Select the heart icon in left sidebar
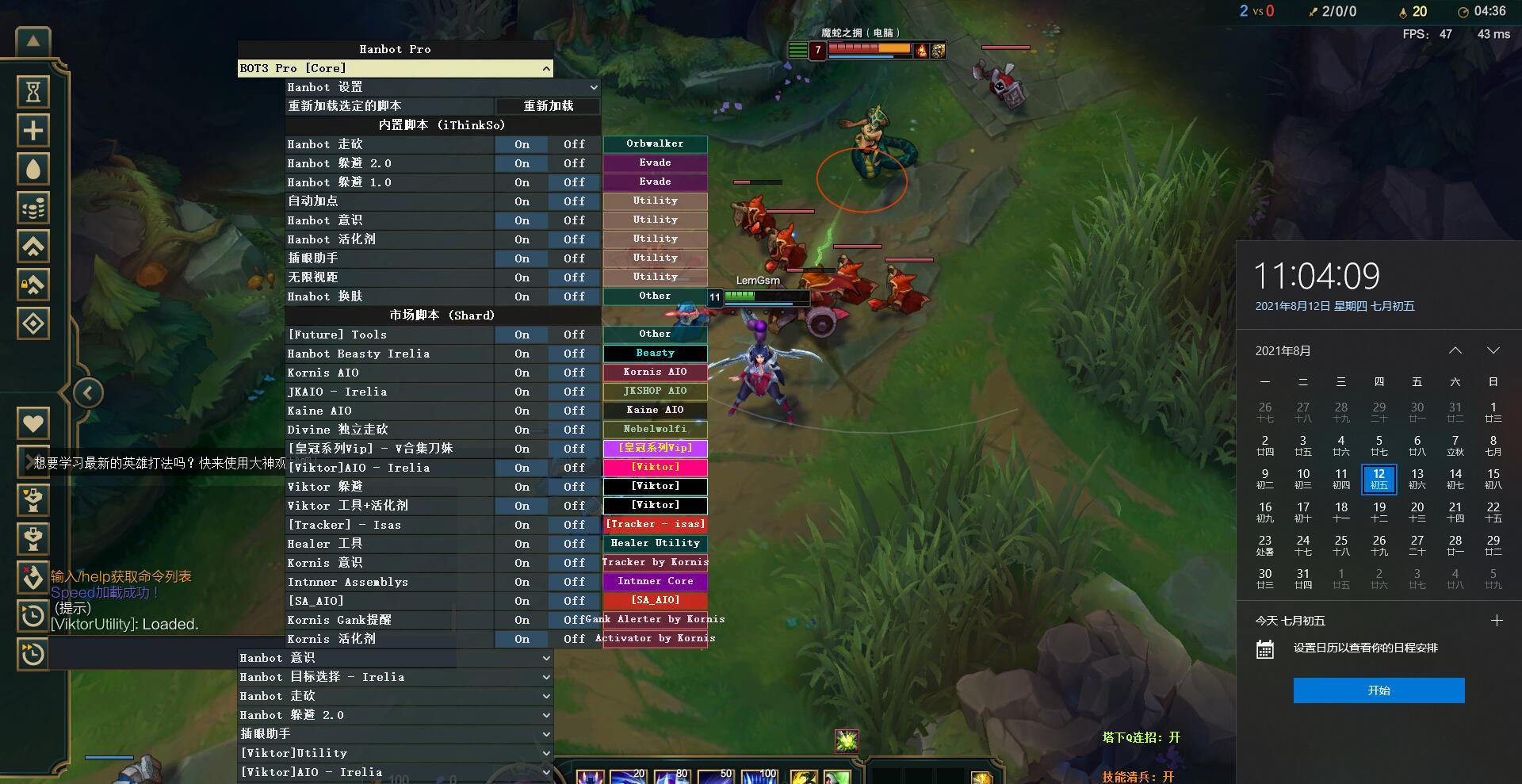Viewport: 1522px width, 784px height. click(x=33, y=423)
